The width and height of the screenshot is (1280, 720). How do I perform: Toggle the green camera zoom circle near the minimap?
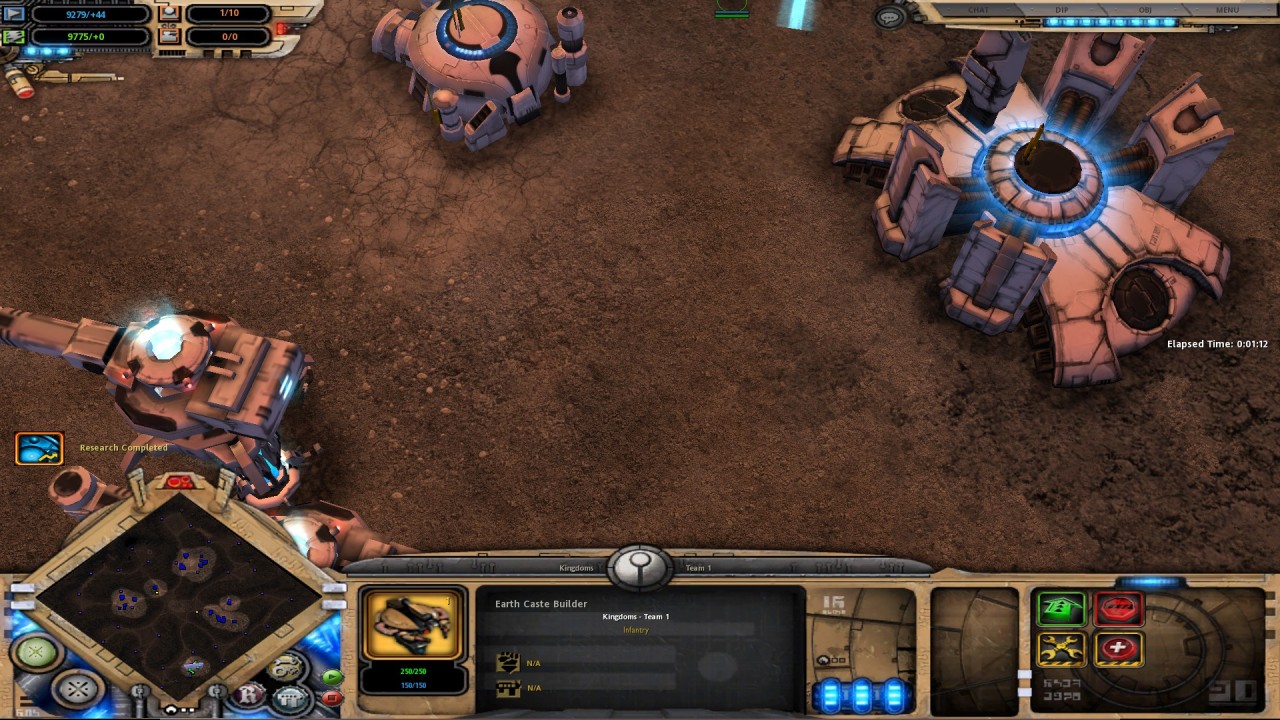[34, 651]
